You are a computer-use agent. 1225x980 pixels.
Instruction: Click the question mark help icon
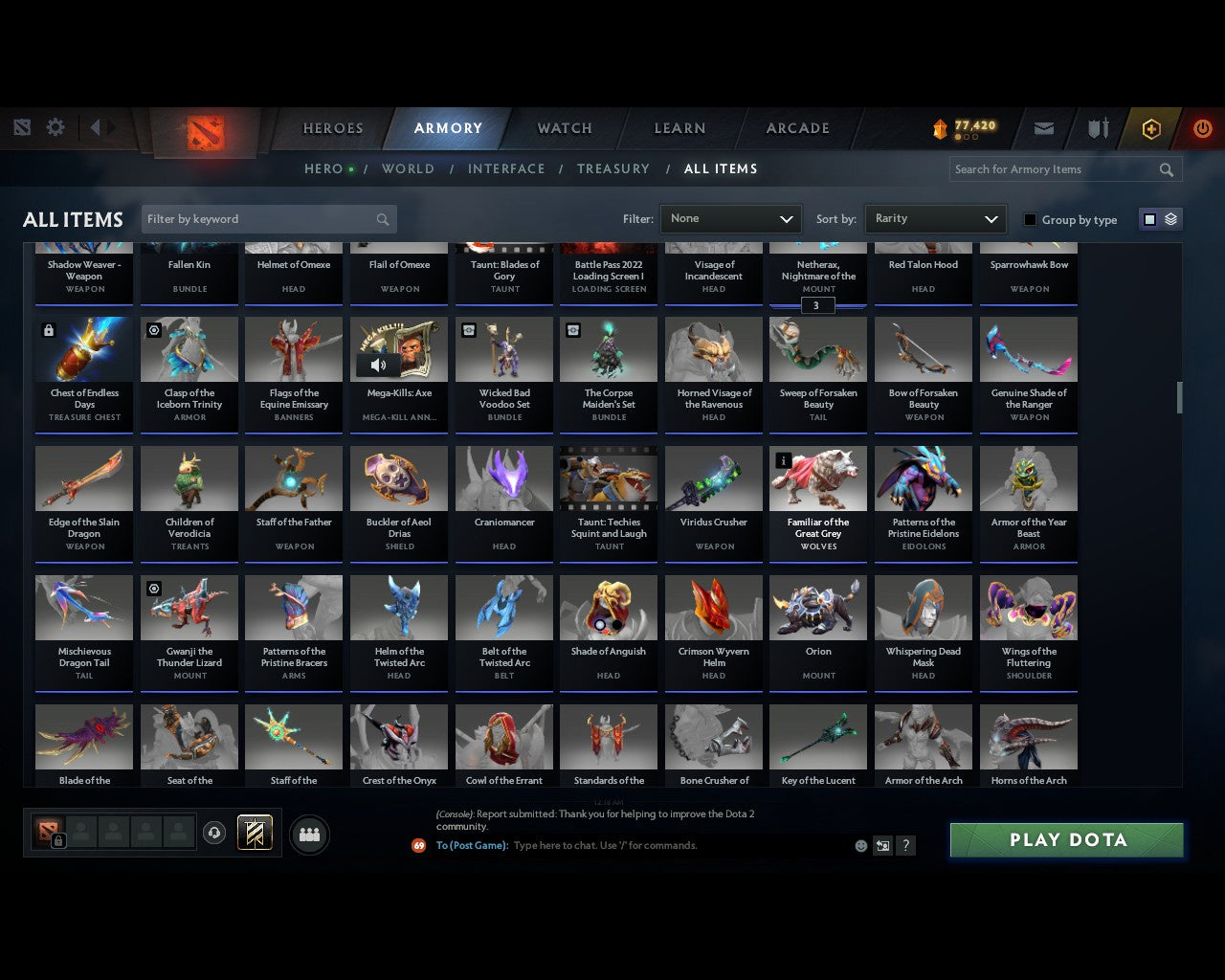(x=905, y=846)
